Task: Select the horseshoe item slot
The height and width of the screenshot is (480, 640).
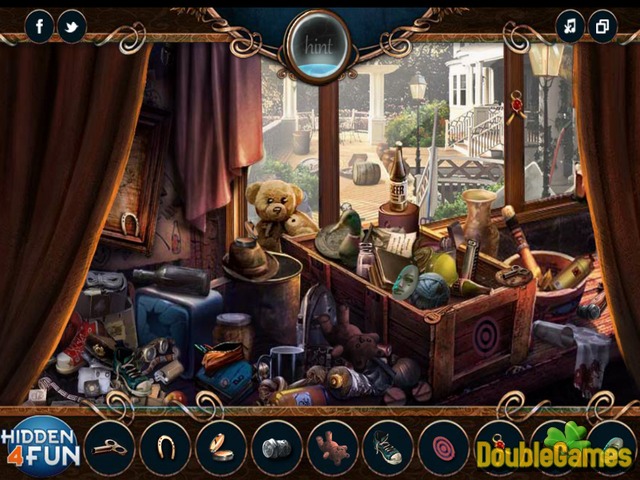Action: pos(165,446)
